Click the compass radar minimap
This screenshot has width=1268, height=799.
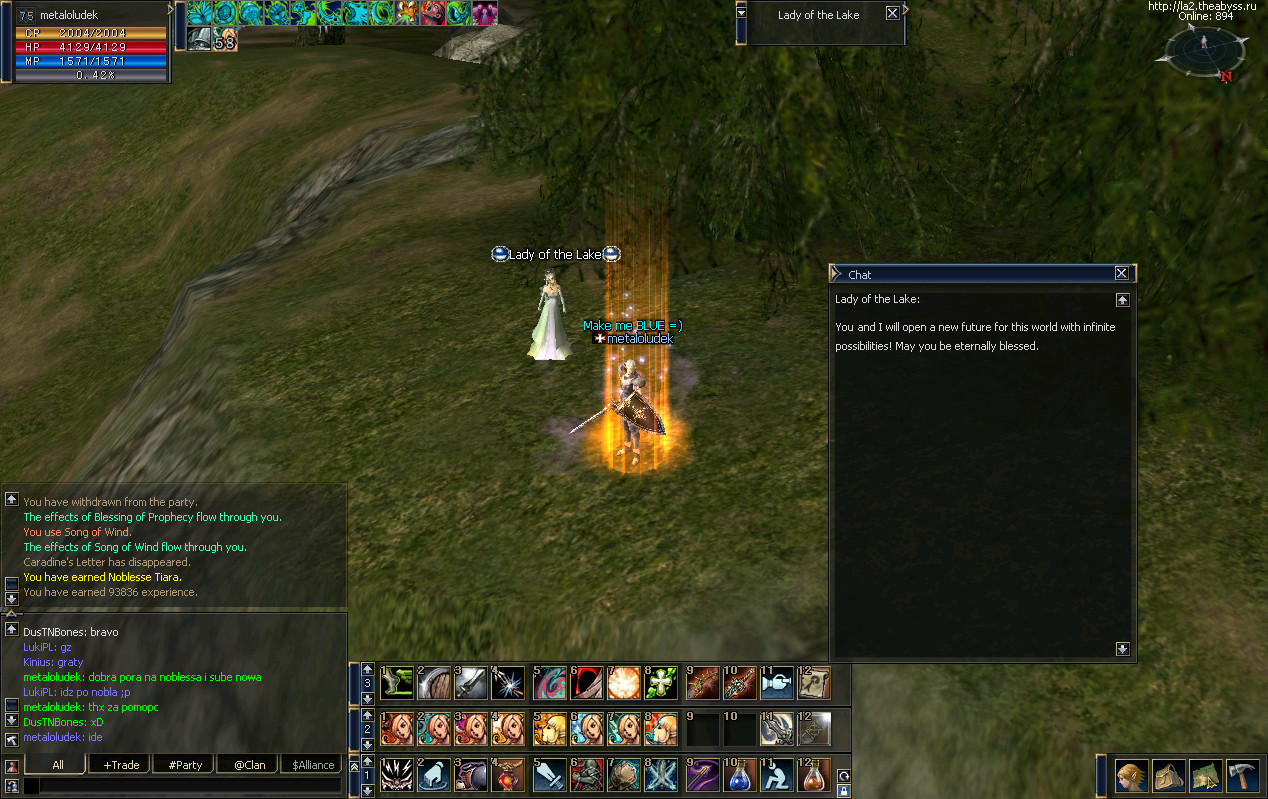1205,50
